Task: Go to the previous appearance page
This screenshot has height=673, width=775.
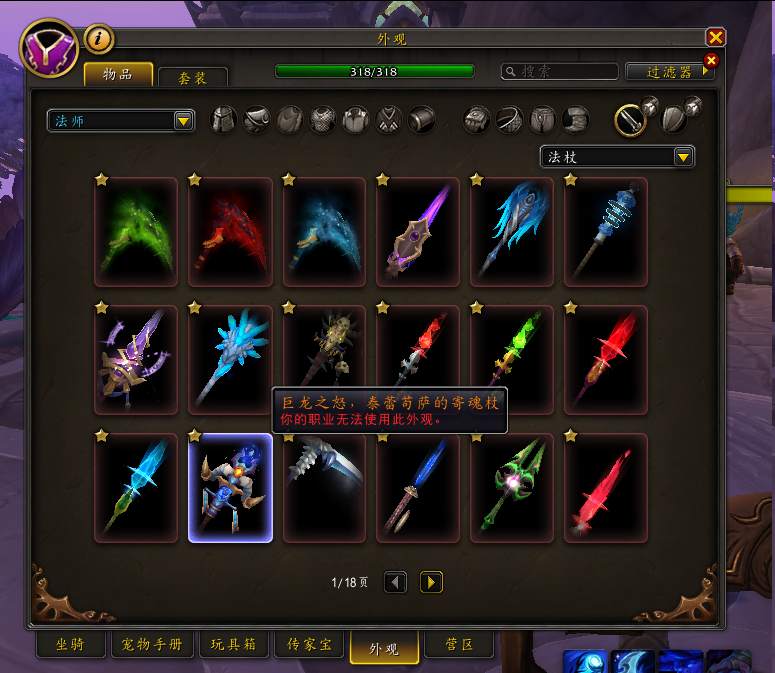Action: tap(396, 582)
